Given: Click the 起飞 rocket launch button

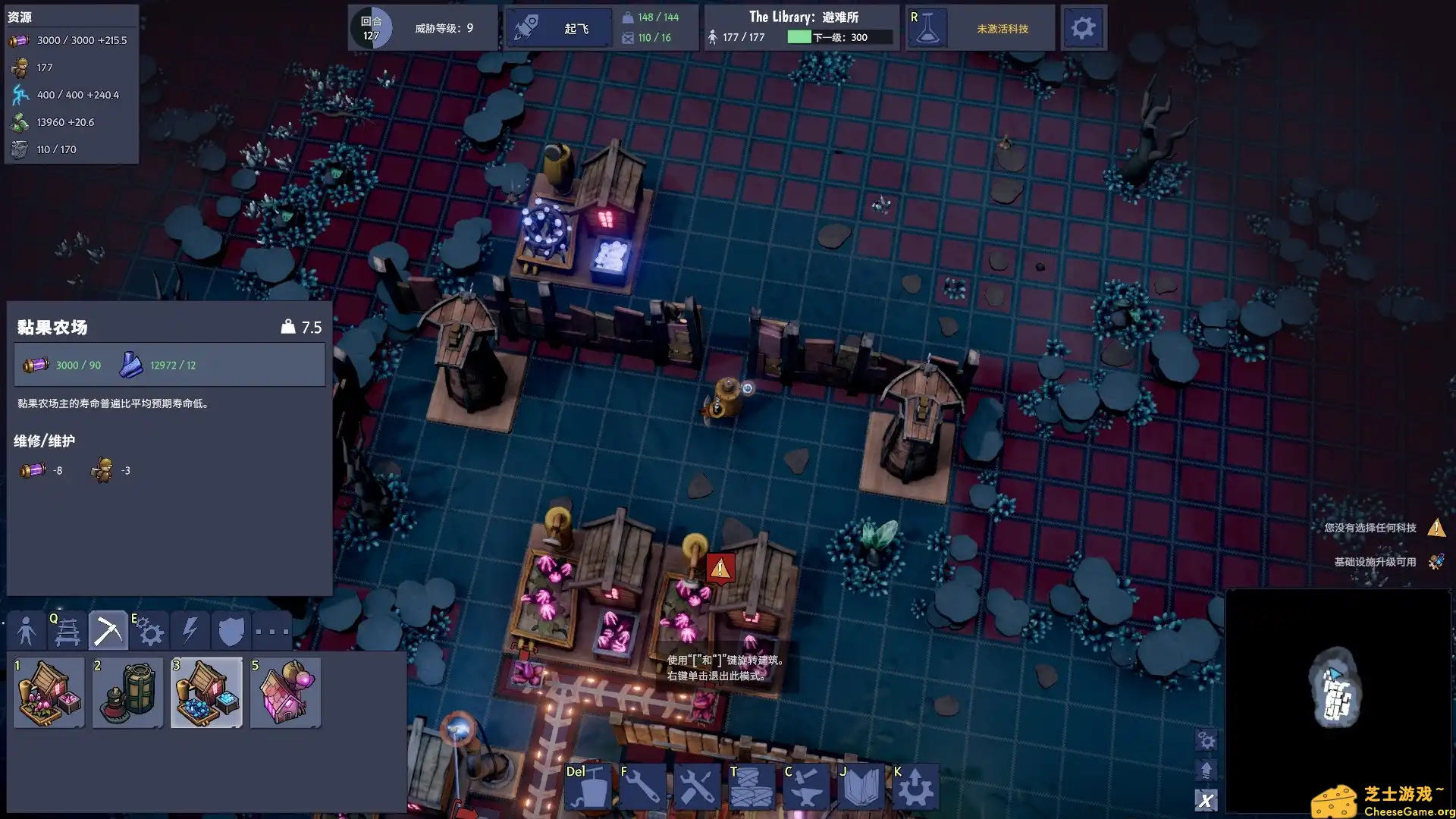Looking at the screenshot, I should (x=560, y=28).
